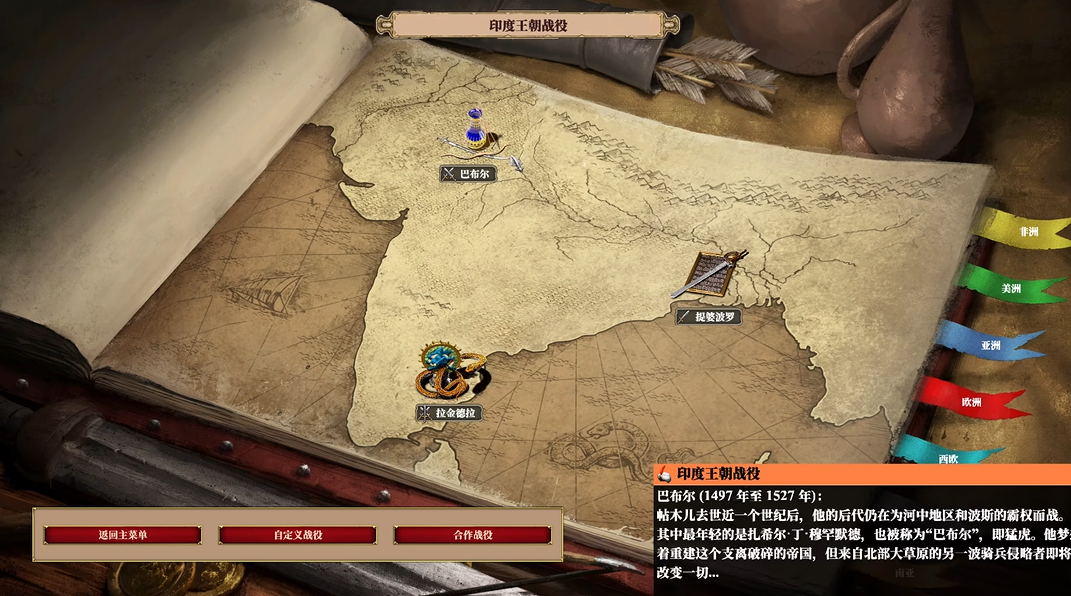Open the teal 西欧 flag tab
This screenshot has height=596, width=1071.
(x=946, y=457)
